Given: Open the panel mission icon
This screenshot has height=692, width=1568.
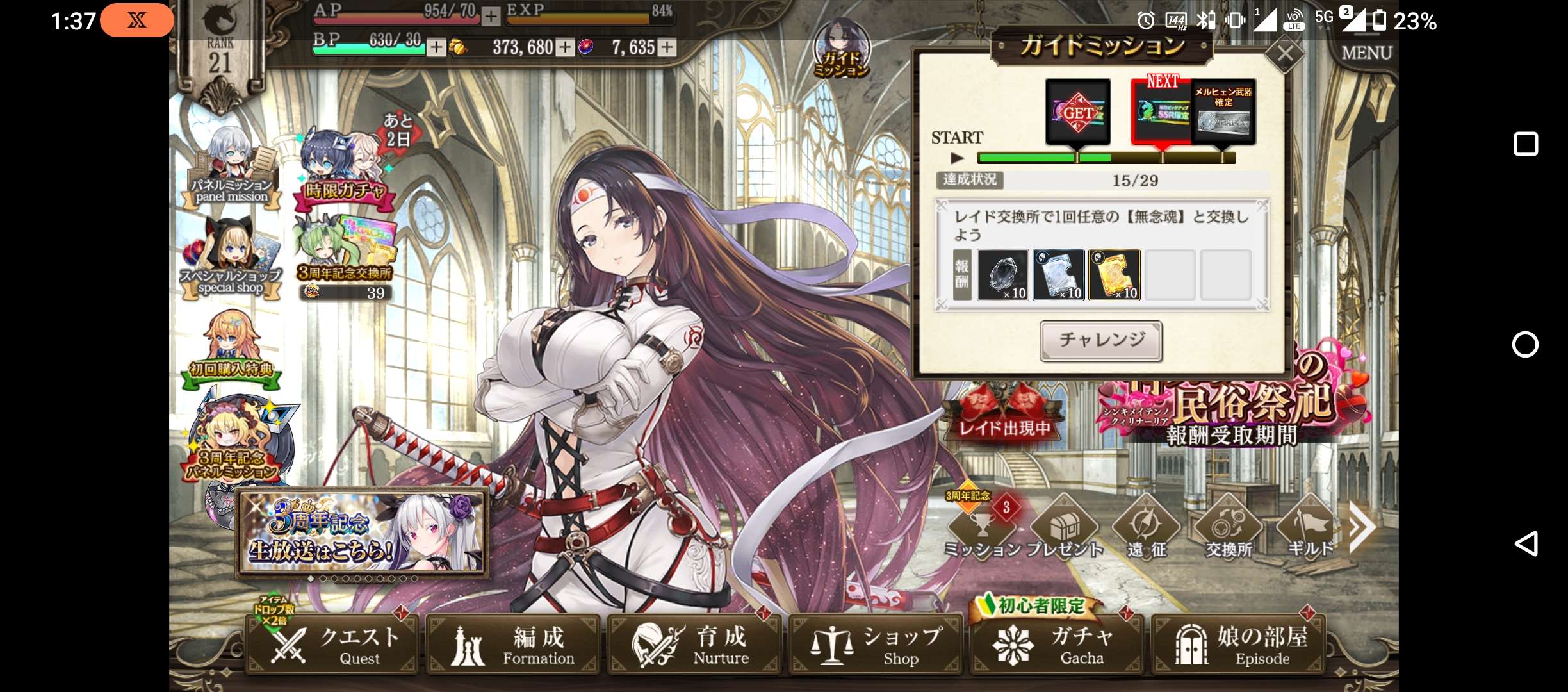Looking at the screenshot, I should [232, 168].
